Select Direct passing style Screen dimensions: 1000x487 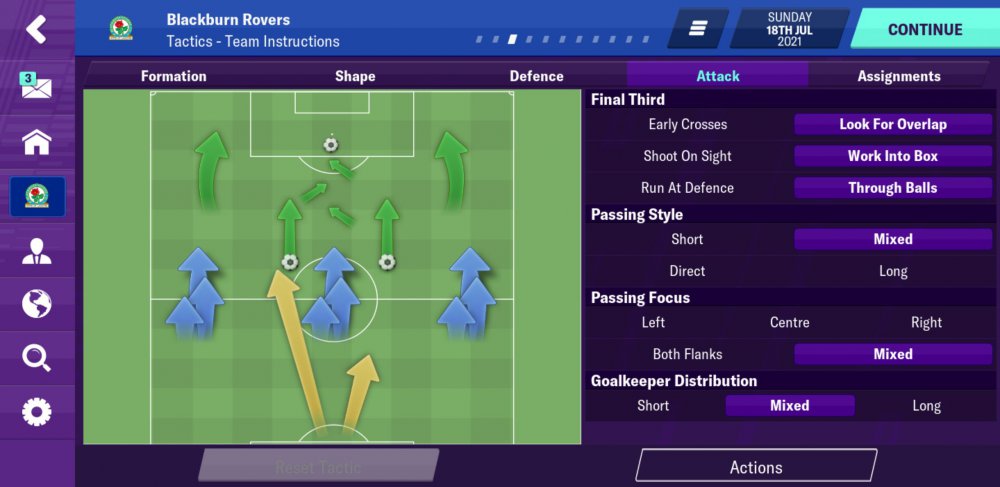pyautogui.click(x=688, y=271)
